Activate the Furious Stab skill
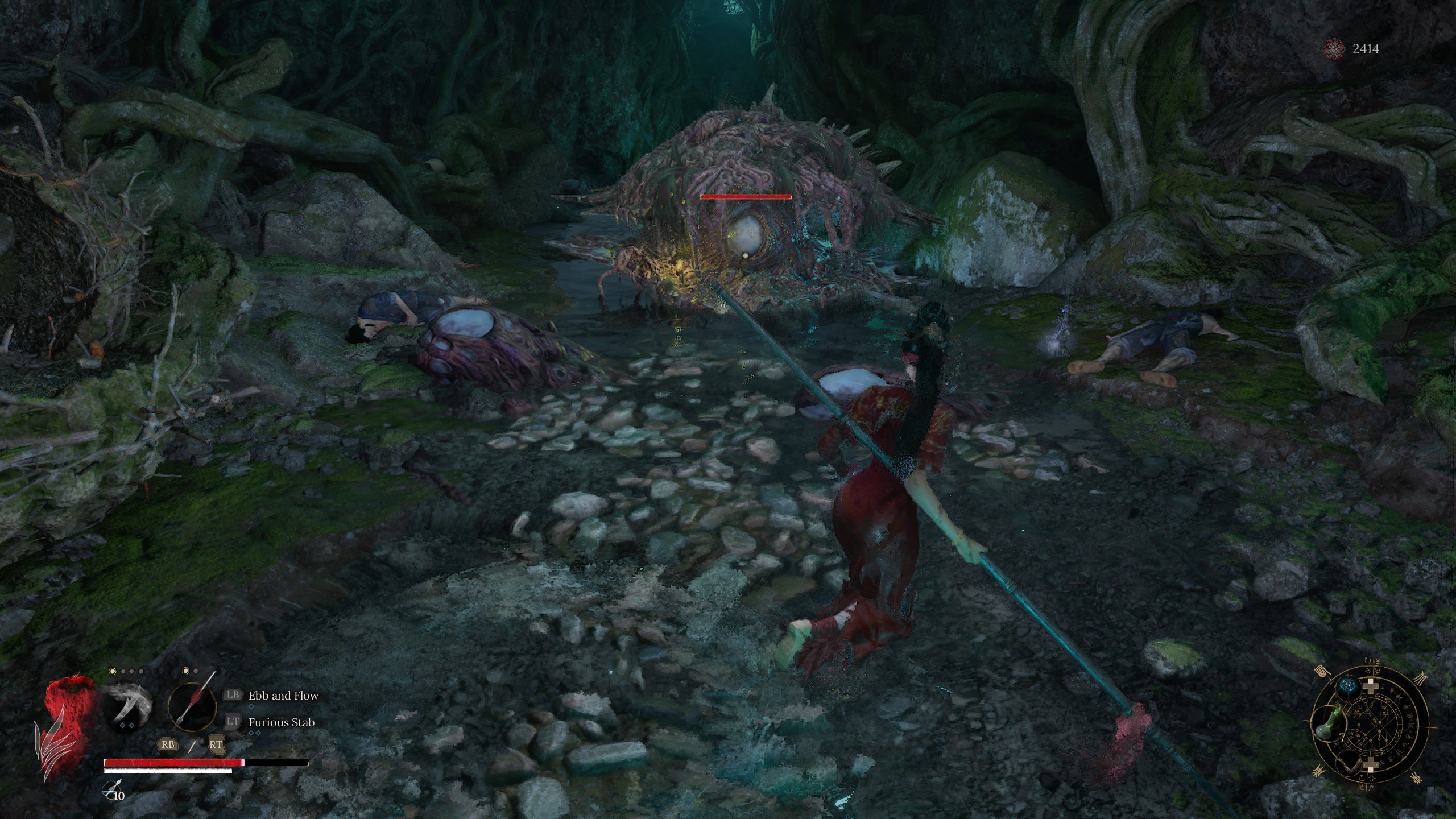Viewport: 1456px width, 819px height. [x=281, y=722]
